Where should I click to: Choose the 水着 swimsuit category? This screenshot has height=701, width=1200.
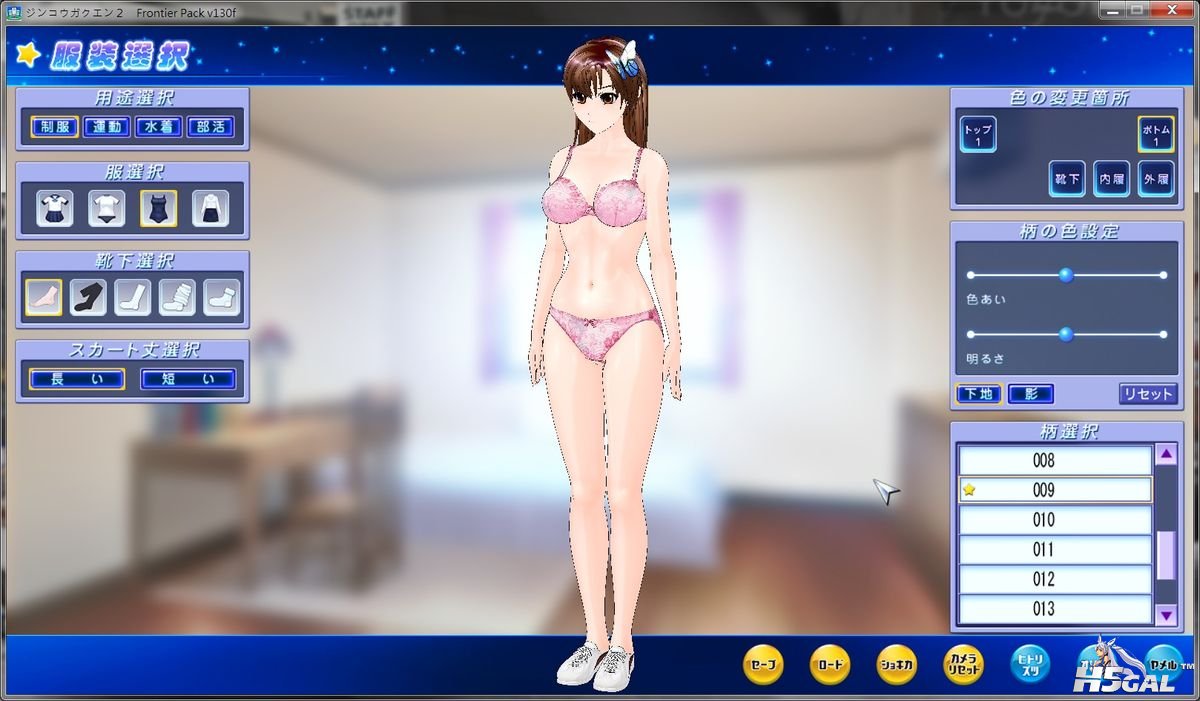tap(158, 127)
